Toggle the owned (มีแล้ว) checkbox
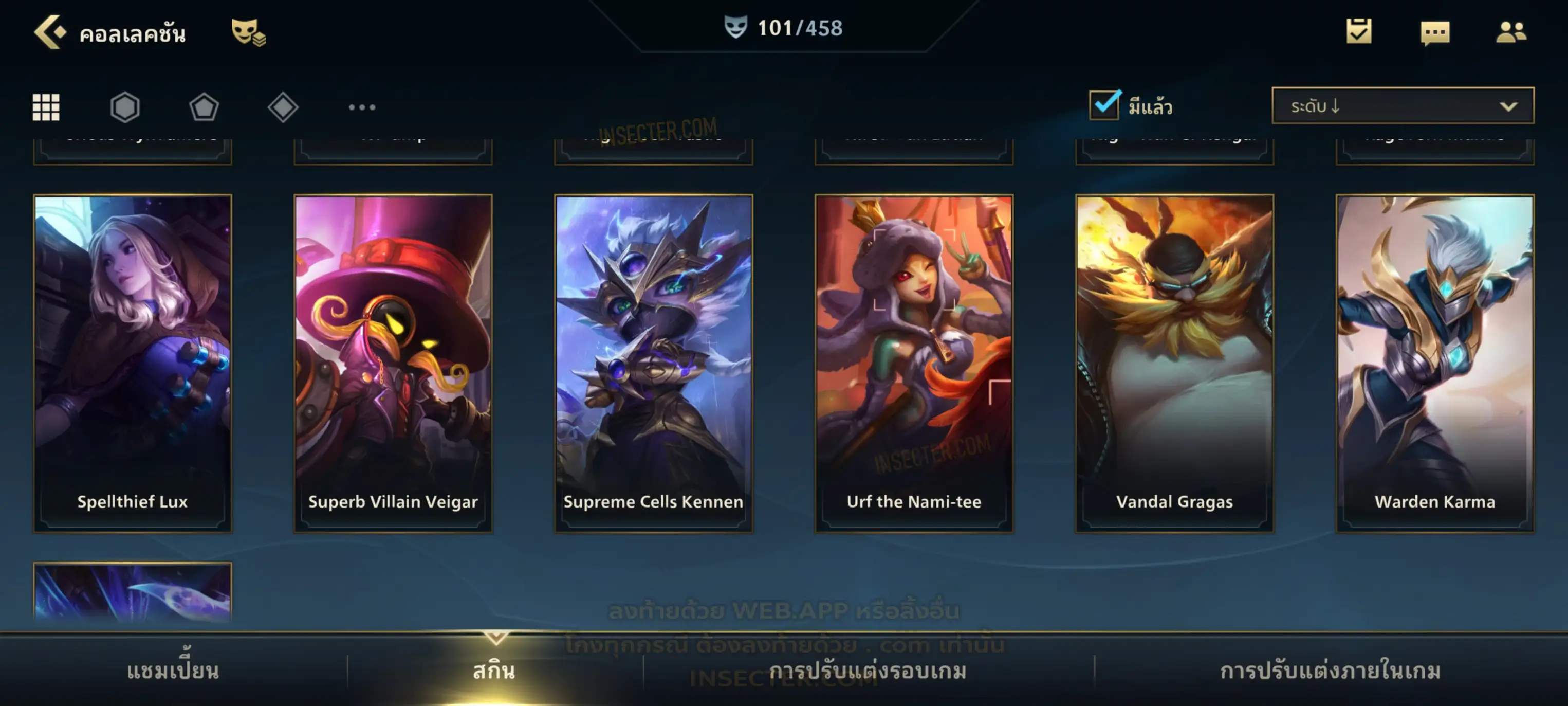Image resolution: width=1568 pixels, height=706 pixels. pyautogui.click(x=1104, y=105)
